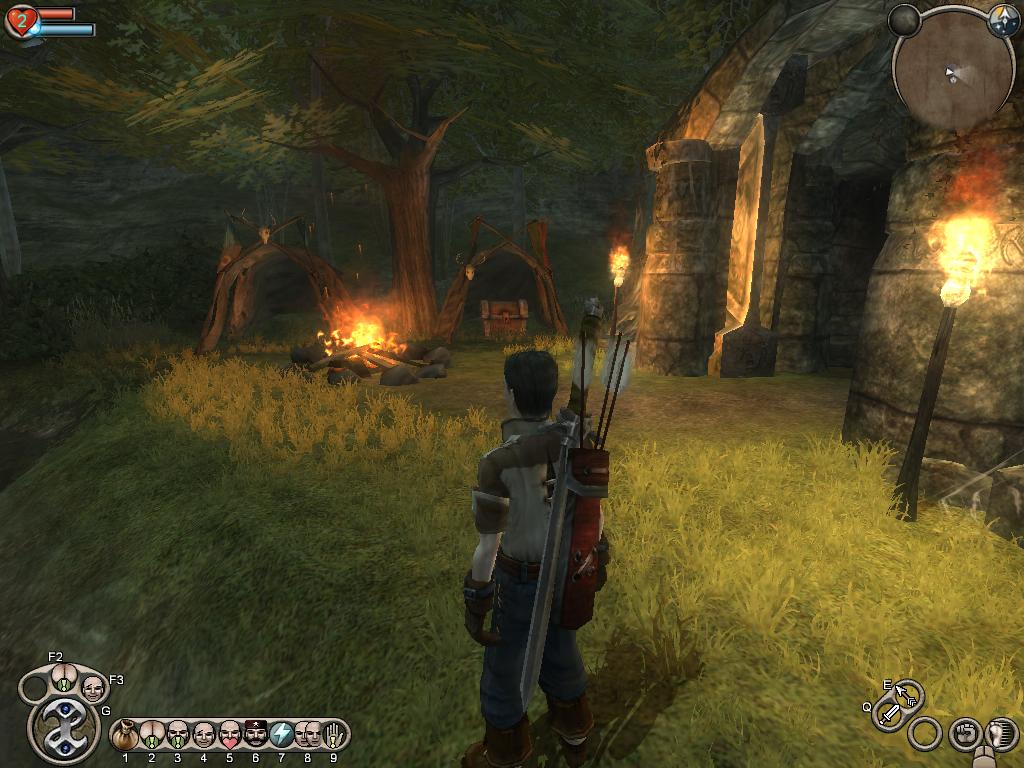Activate the heart flirt expression
1024x768 pixels.
pos(229,735)
